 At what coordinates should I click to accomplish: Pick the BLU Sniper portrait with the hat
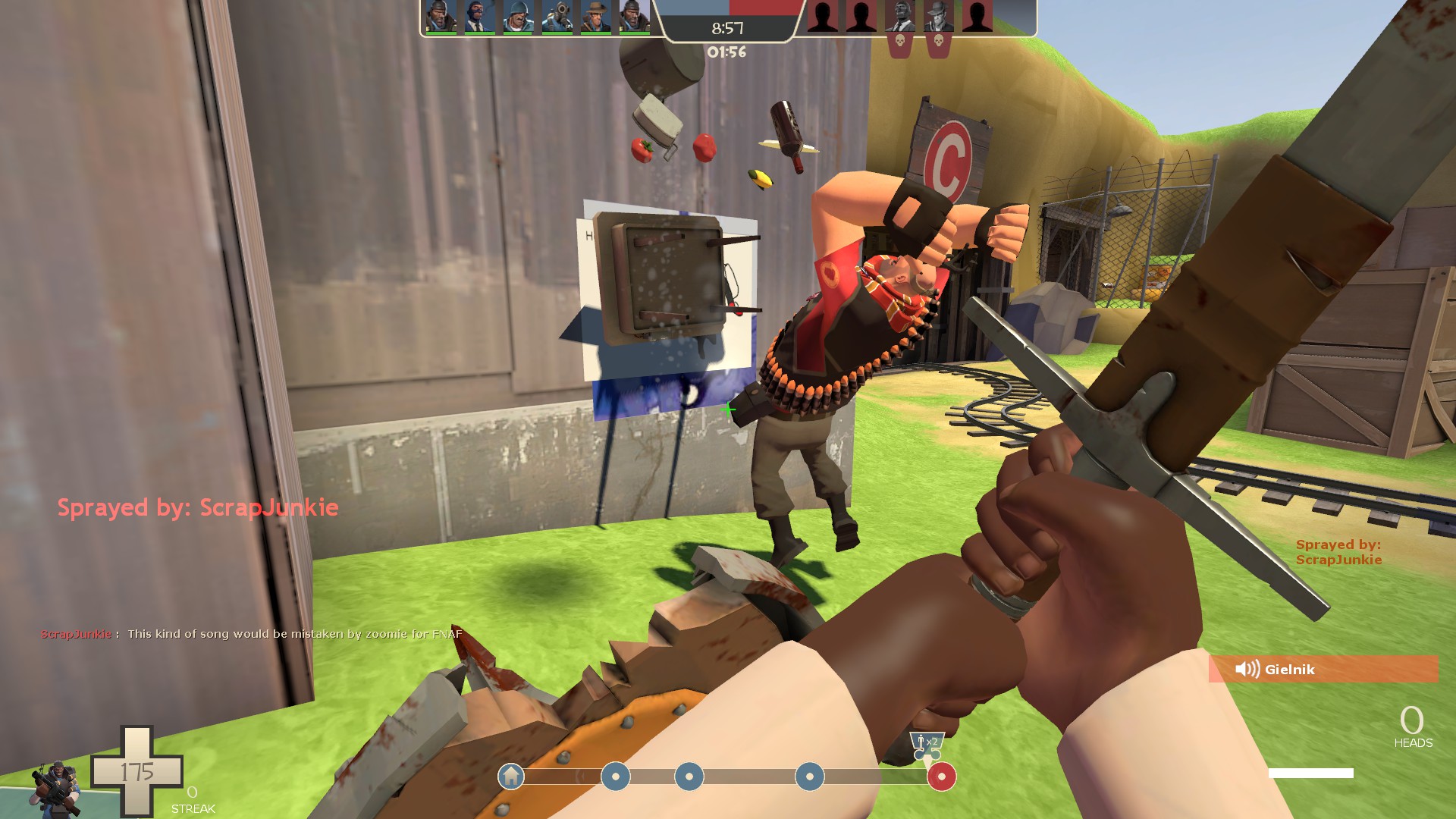pos(596,17)
